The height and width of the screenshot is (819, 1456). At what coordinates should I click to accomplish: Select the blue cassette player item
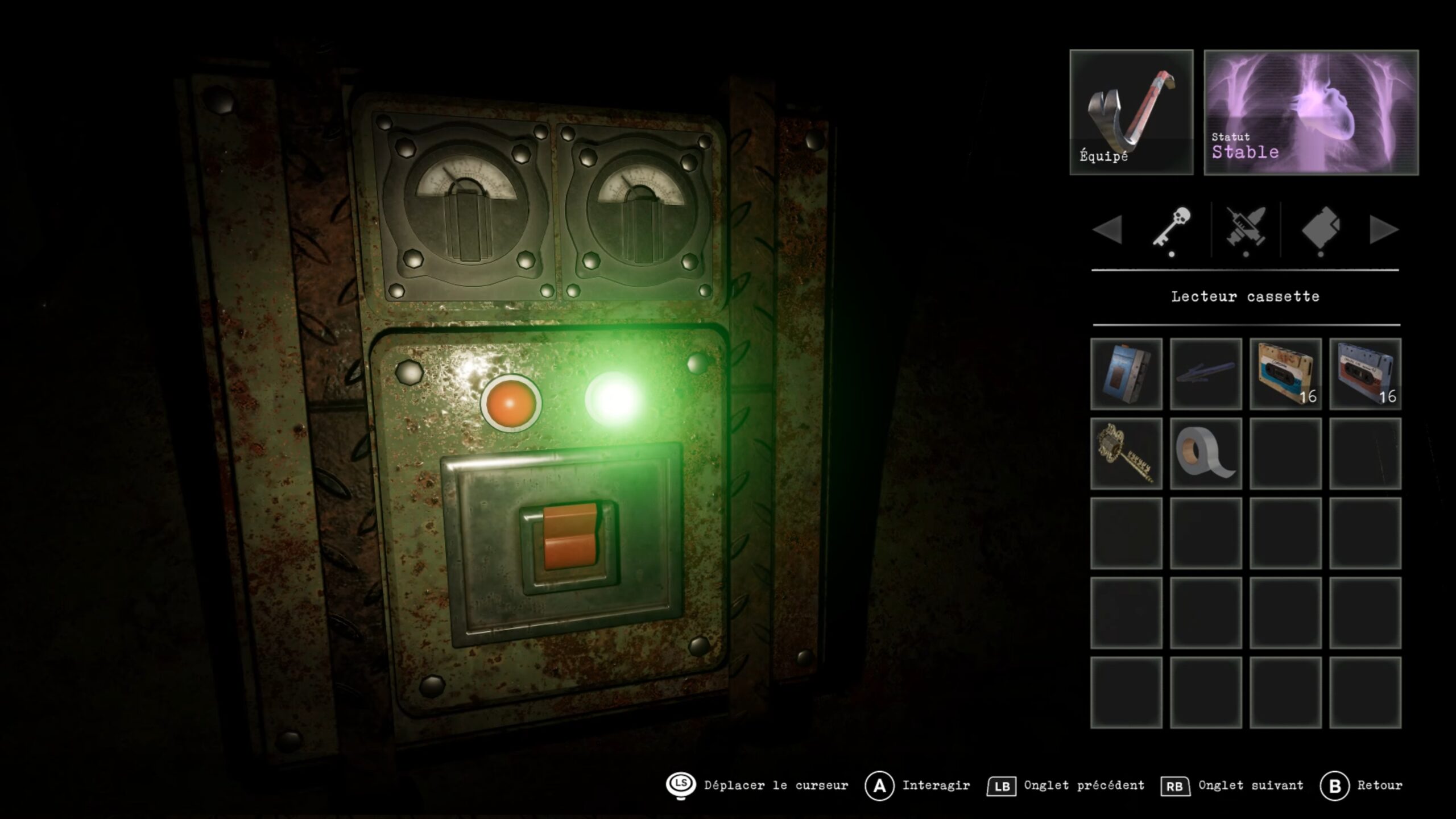(x=1126, y=374)
